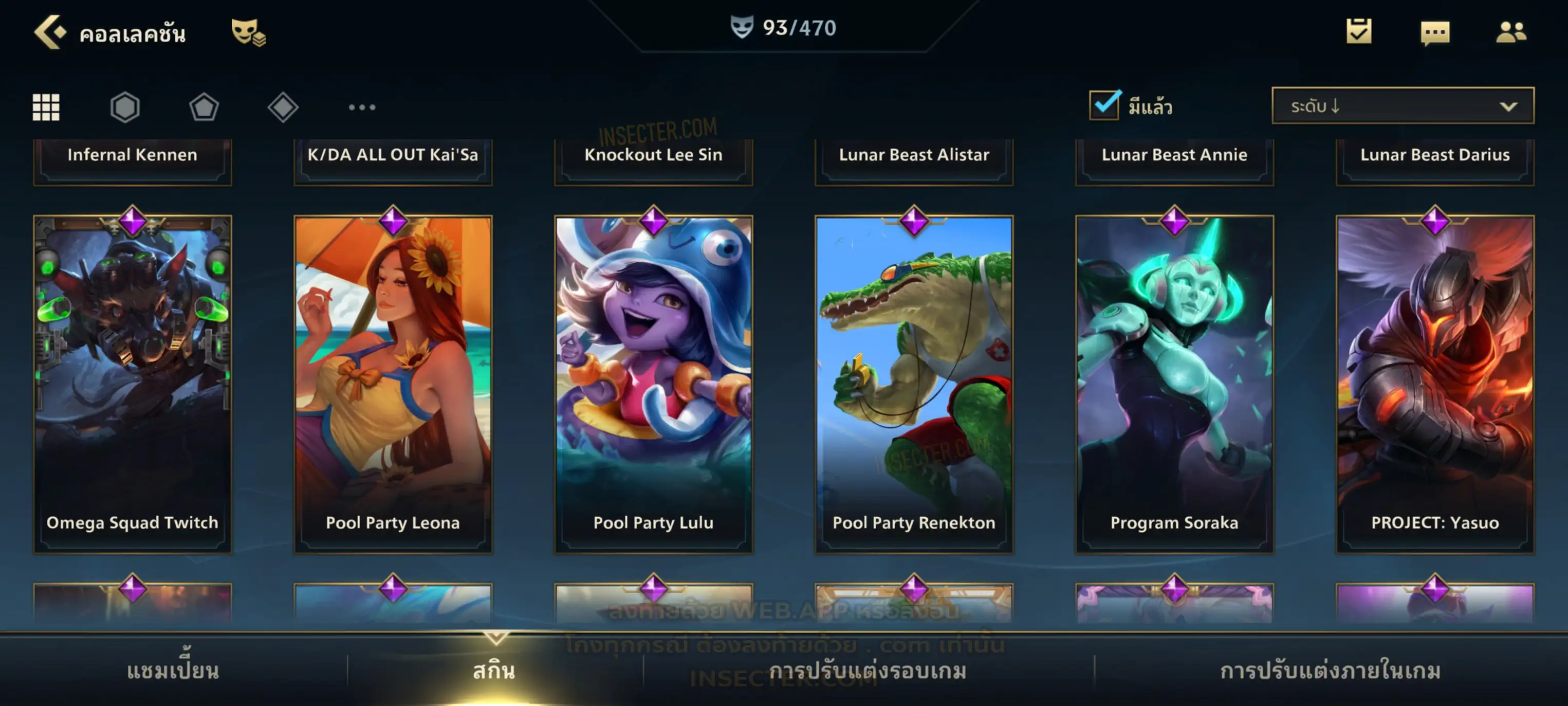This screenshot has width=1568, height=706.
Task: Open the PROJECT: Yasuo skin card
Action: 1435,384
